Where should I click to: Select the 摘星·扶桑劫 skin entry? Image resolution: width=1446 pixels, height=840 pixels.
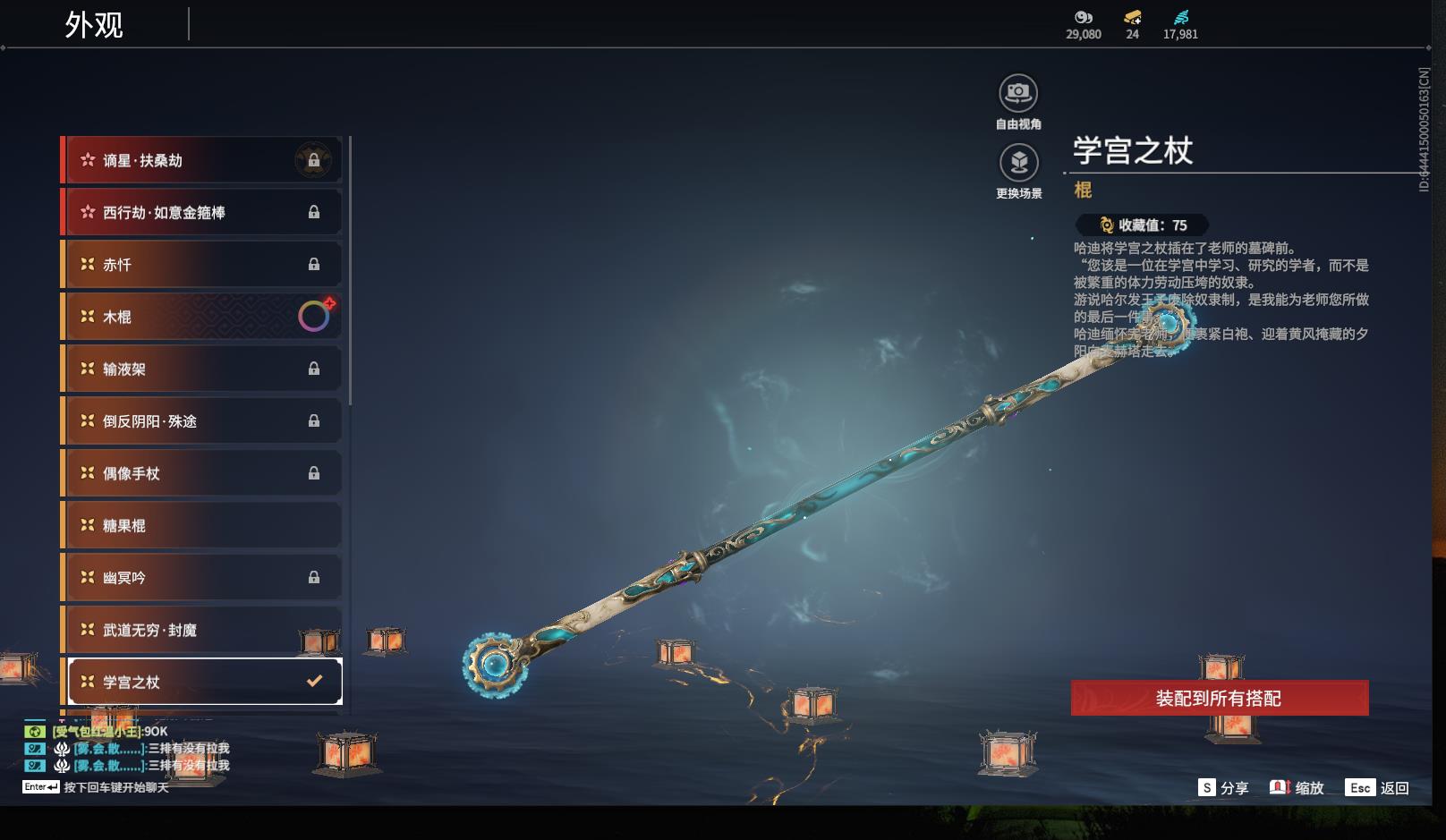pyautogui.click(x=201, y=160)
